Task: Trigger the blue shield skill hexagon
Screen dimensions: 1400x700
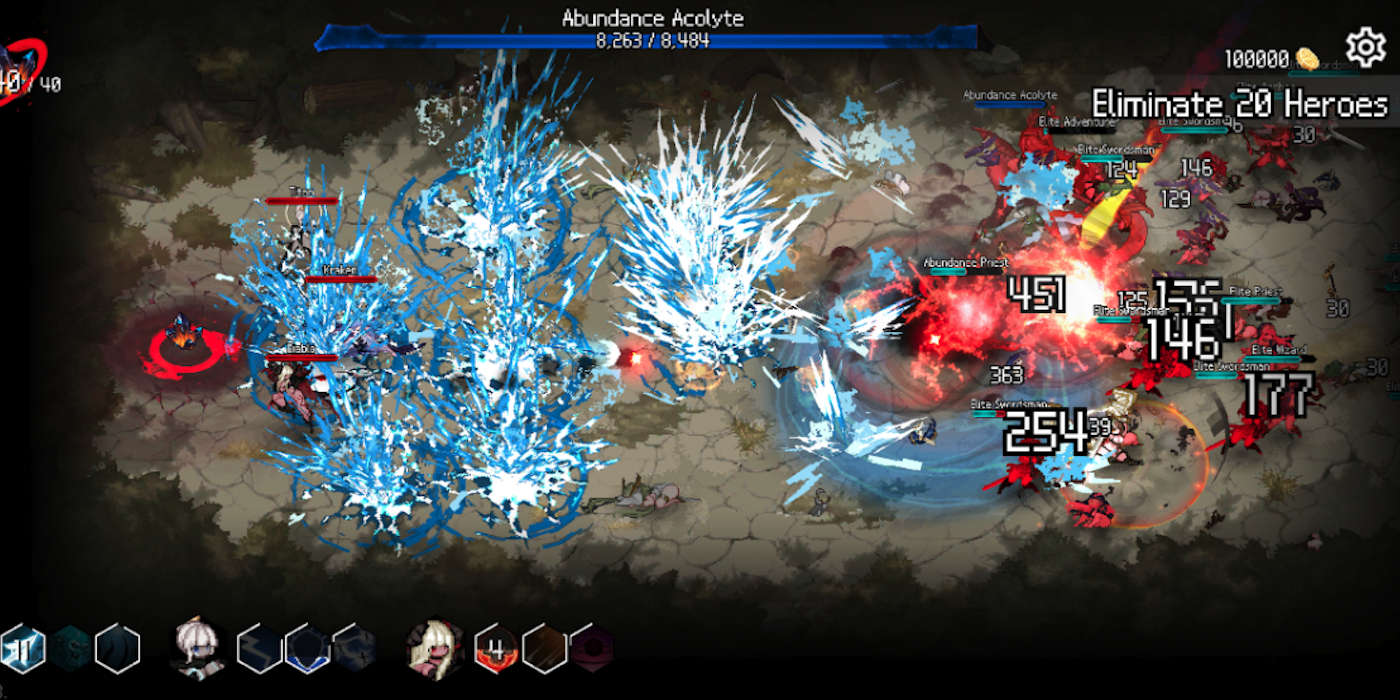Action: [307, 648]
